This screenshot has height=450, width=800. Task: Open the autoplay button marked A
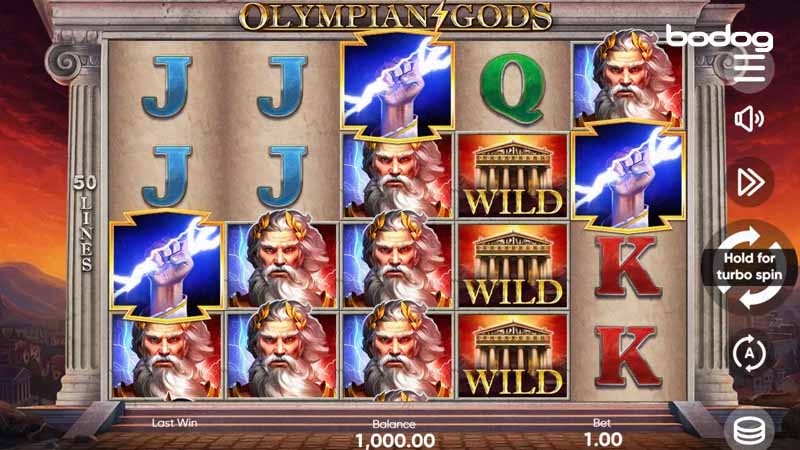pyautogui.click(x=749, y=353)
